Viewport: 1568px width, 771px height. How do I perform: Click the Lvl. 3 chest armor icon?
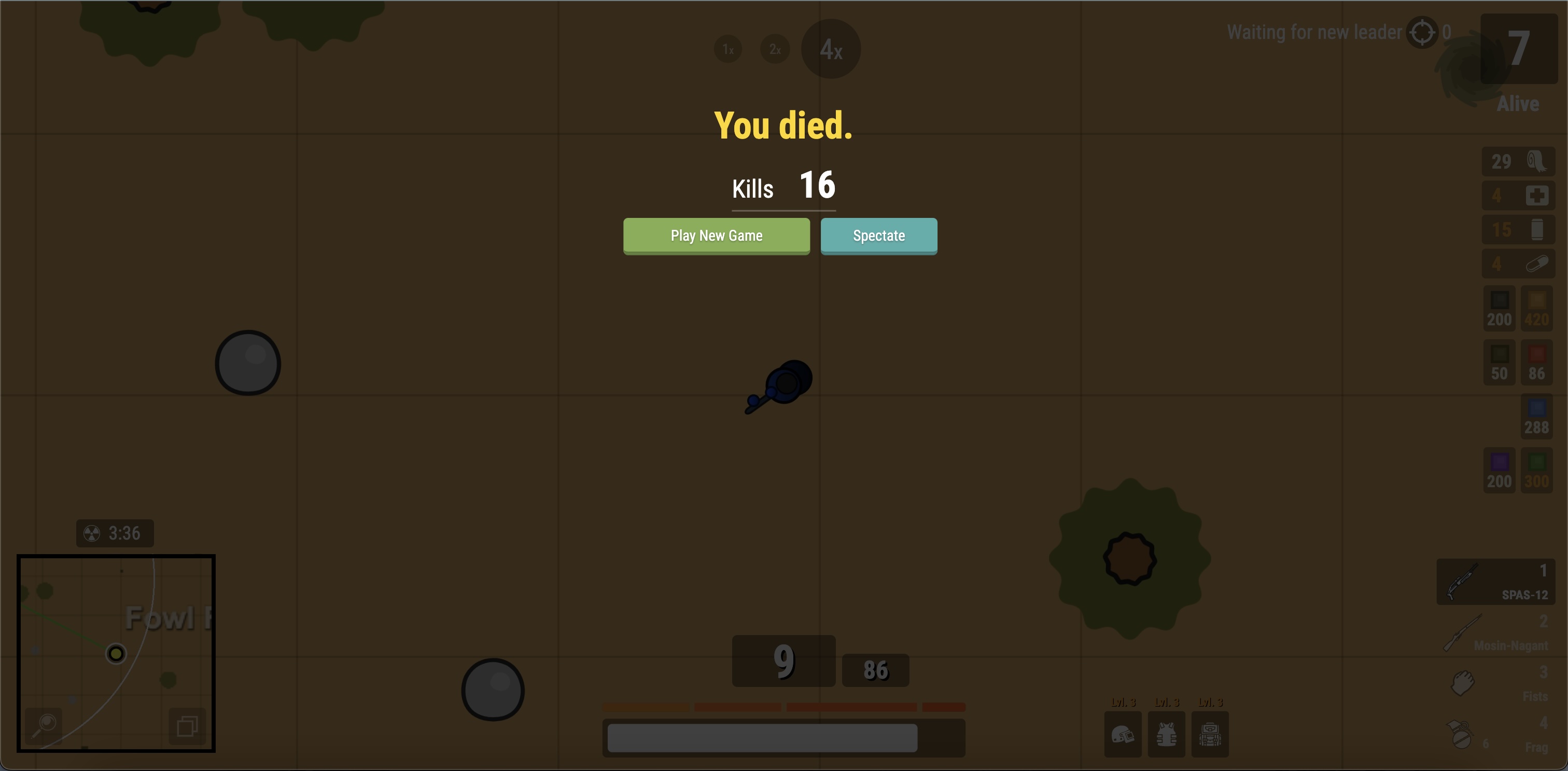point(1167,735)
